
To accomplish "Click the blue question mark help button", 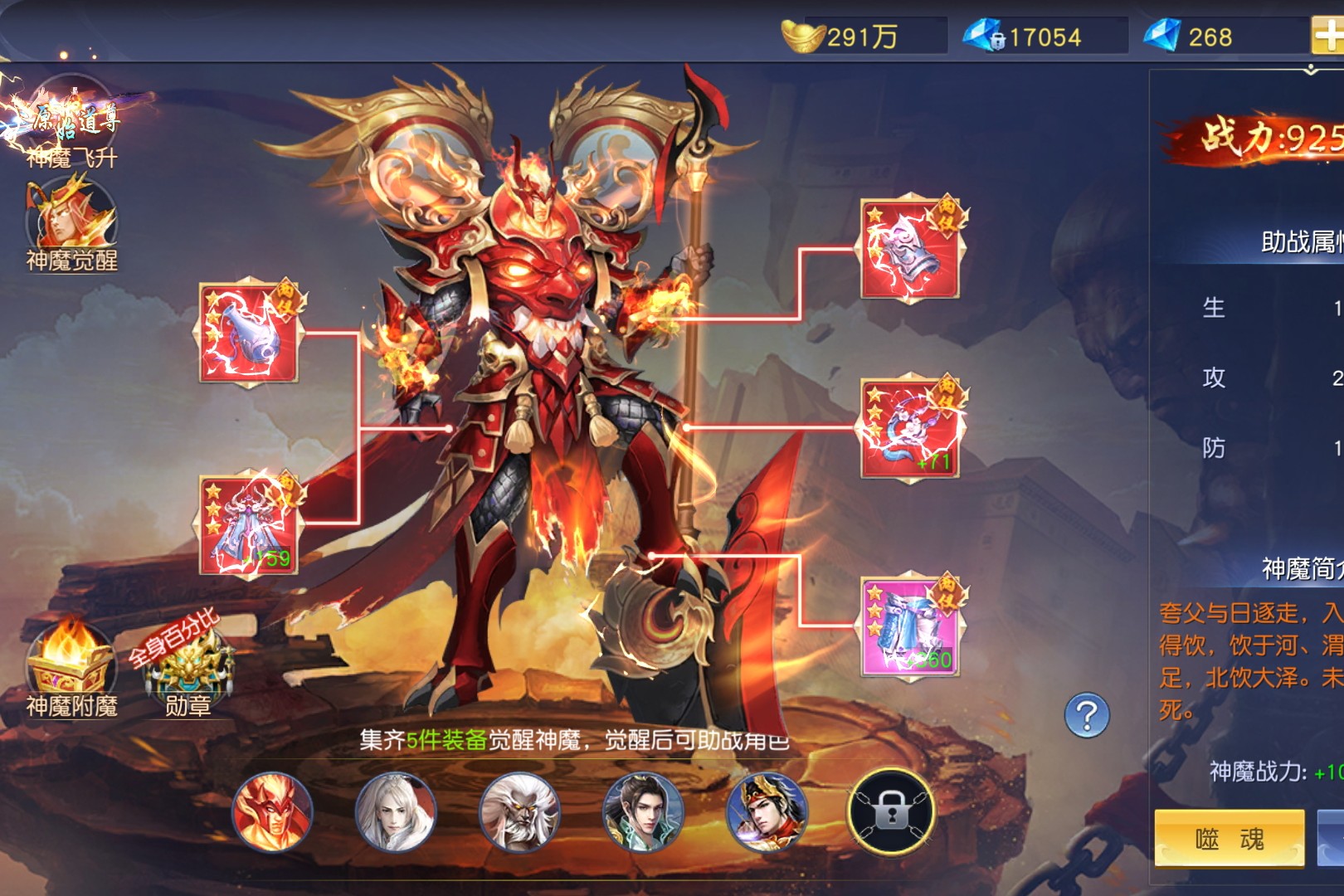I will [1087, 715].
